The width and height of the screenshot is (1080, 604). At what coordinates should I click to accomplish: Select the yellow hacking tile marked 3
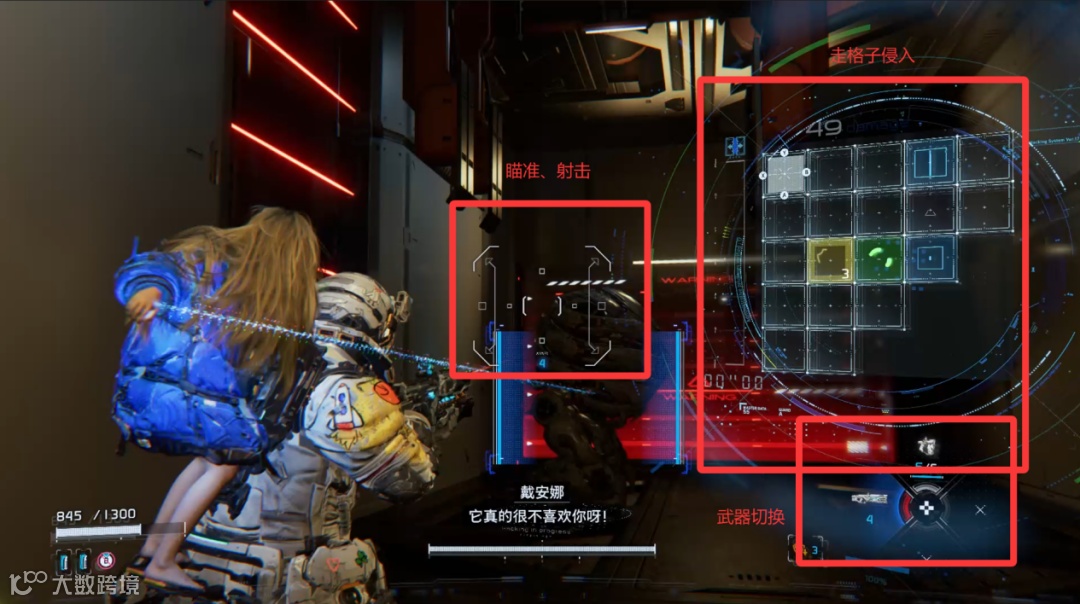(830, 259)
